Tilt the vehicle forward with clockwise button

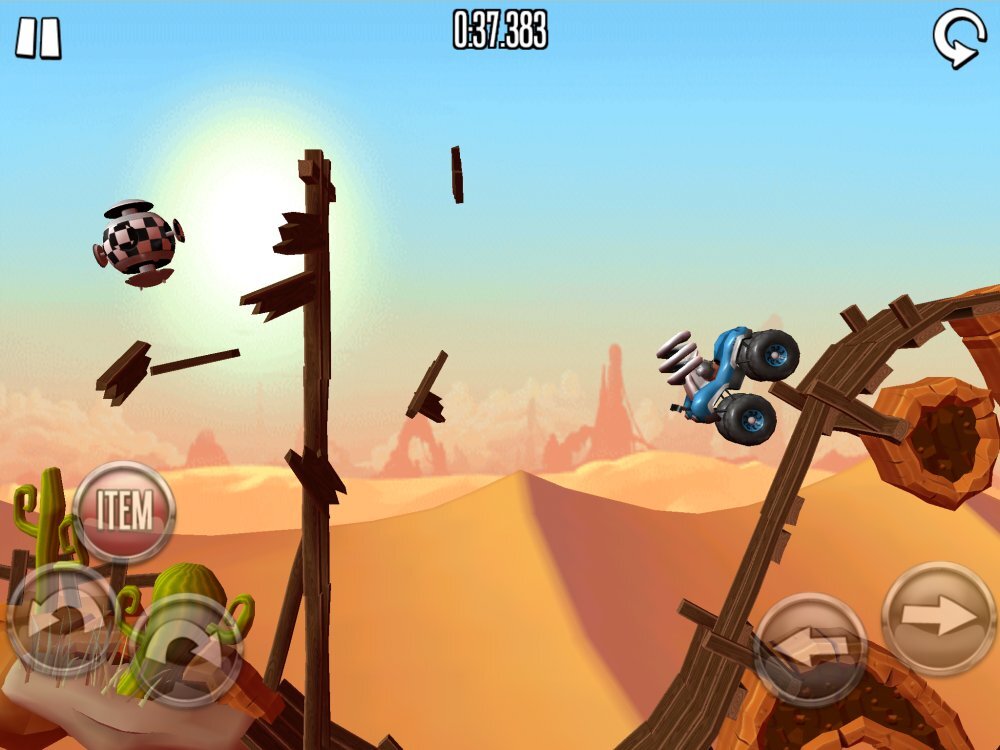pyautogui.click(x=186, y=651)
